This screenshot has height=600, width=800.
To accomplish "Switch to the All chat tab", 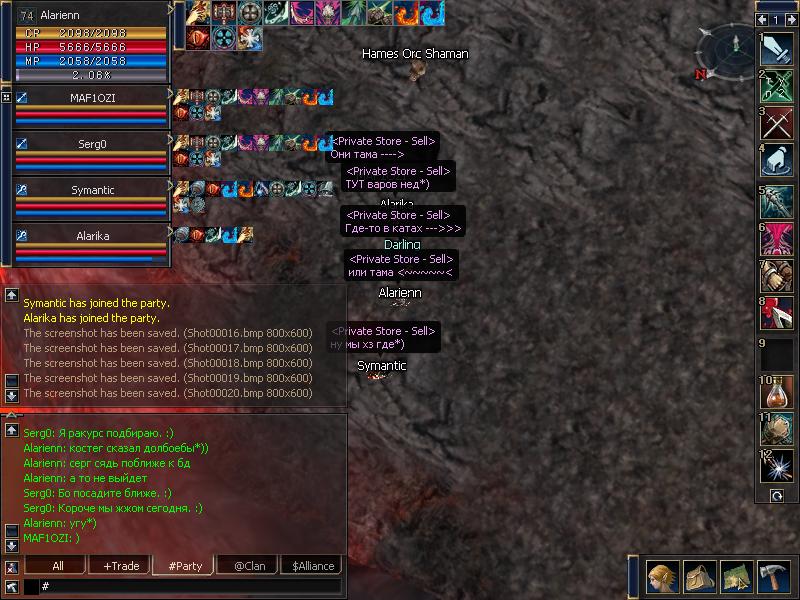I will pos(58,566).
